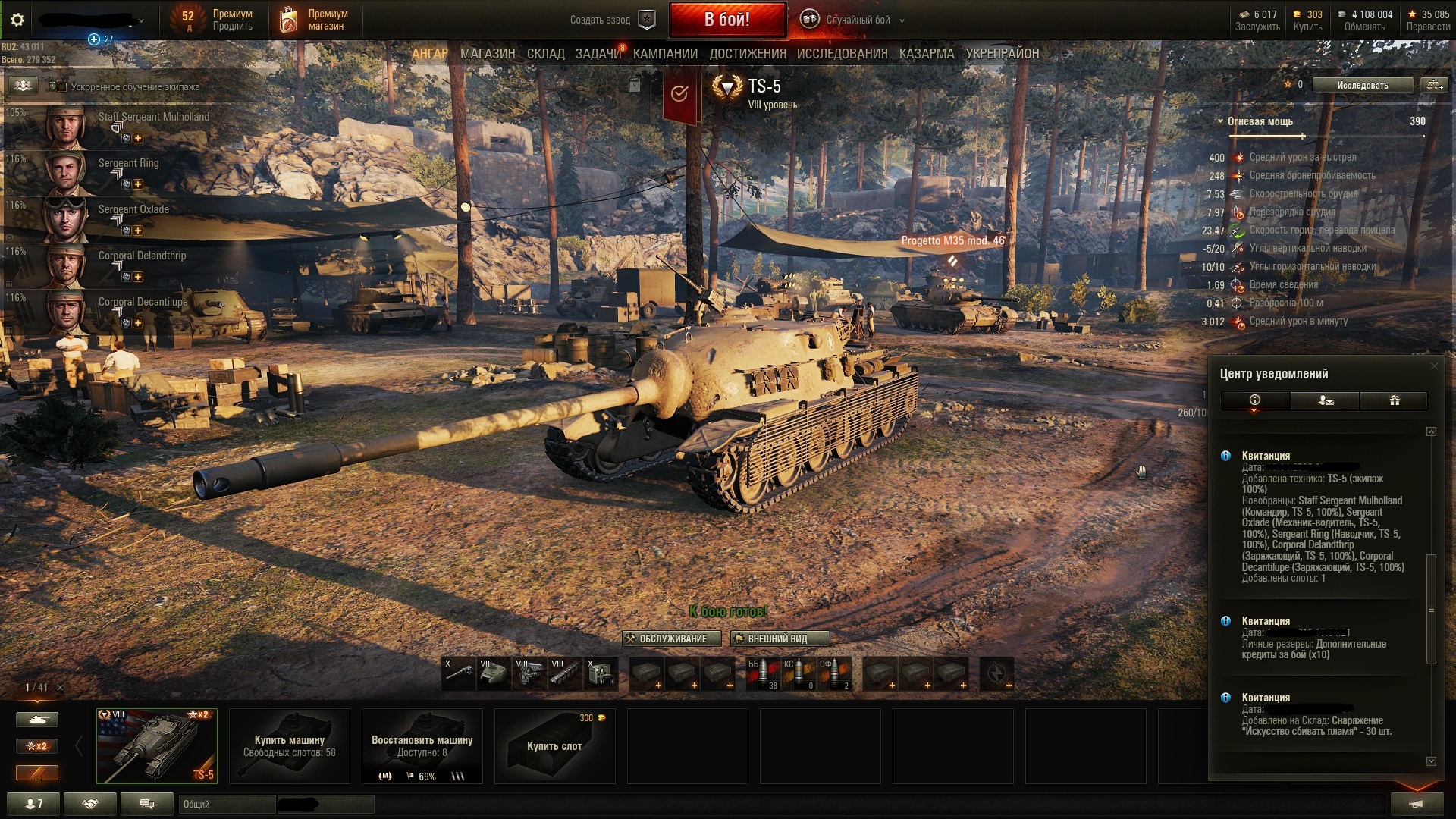
Task: Open the ВНЕШНИЙ ВИД exterior customization
Action: [x=779, y=639]
